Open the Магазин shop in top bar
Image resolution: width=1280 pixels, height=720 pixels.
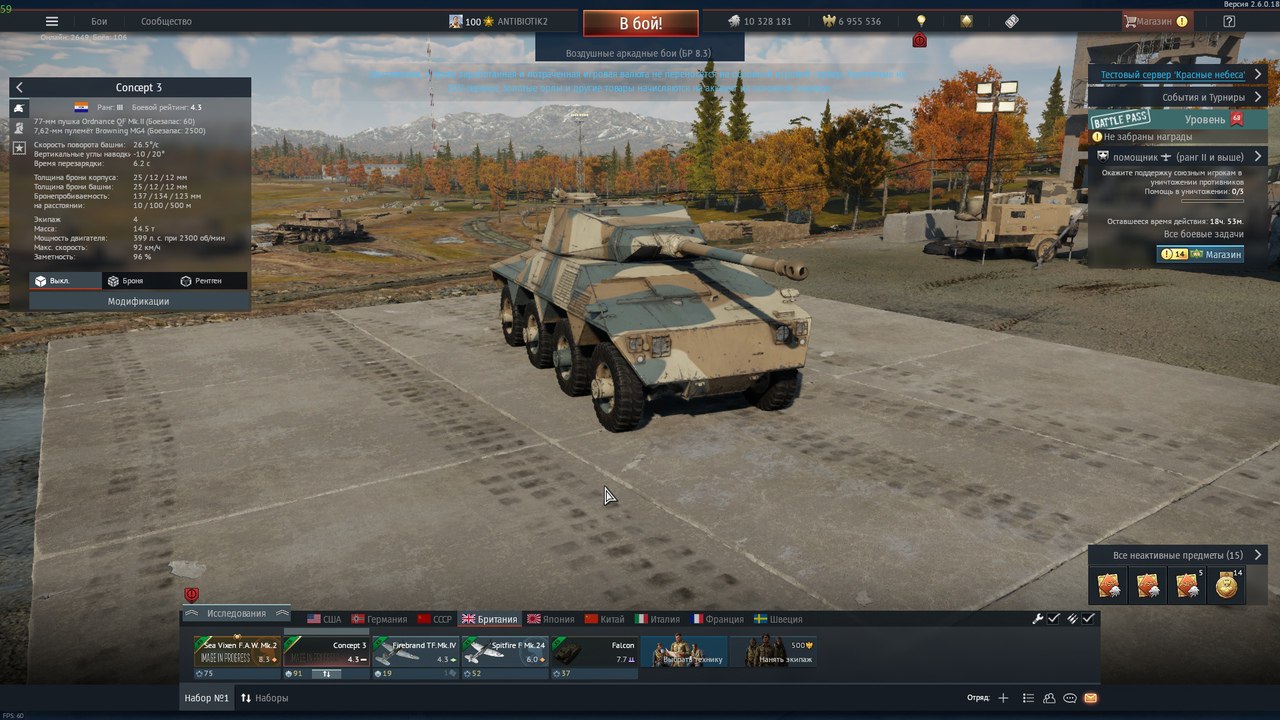1156,21
